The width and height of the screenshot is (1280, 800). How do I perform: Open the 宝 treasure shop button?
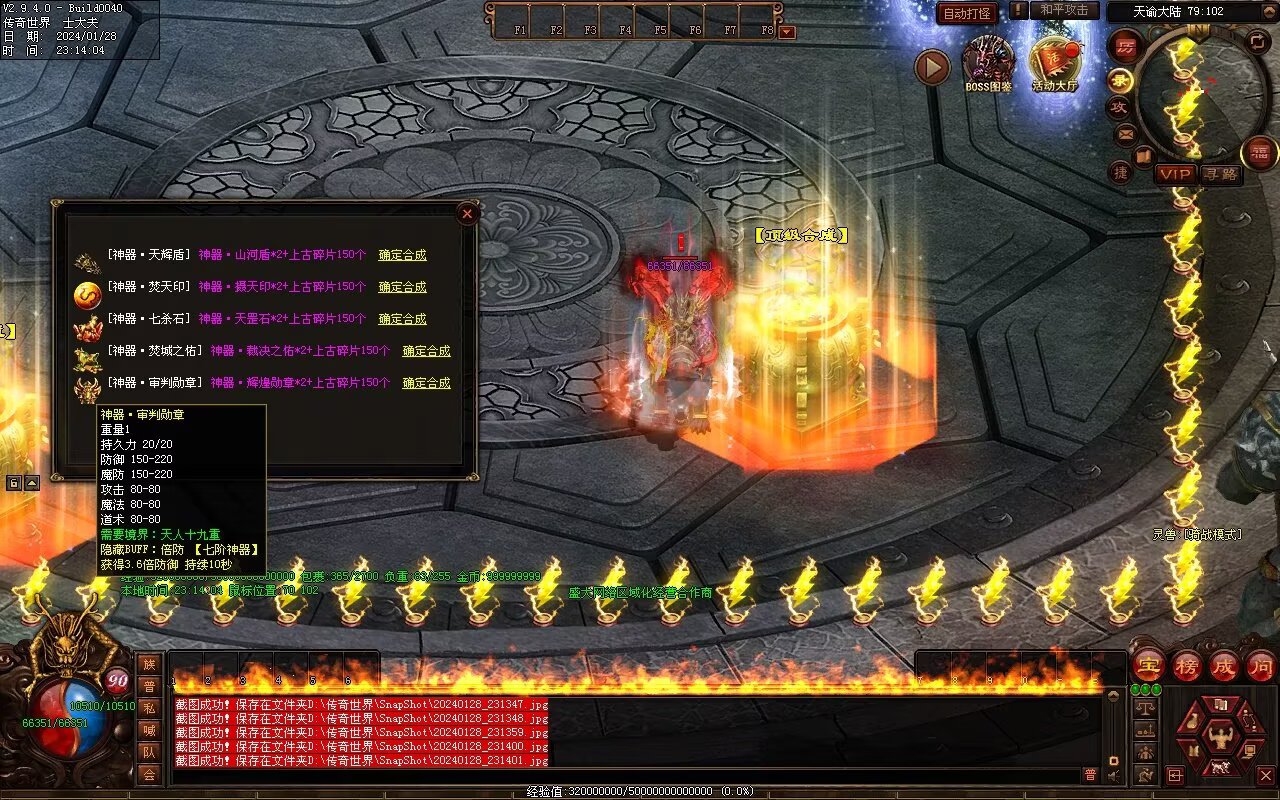point(1149,665)
